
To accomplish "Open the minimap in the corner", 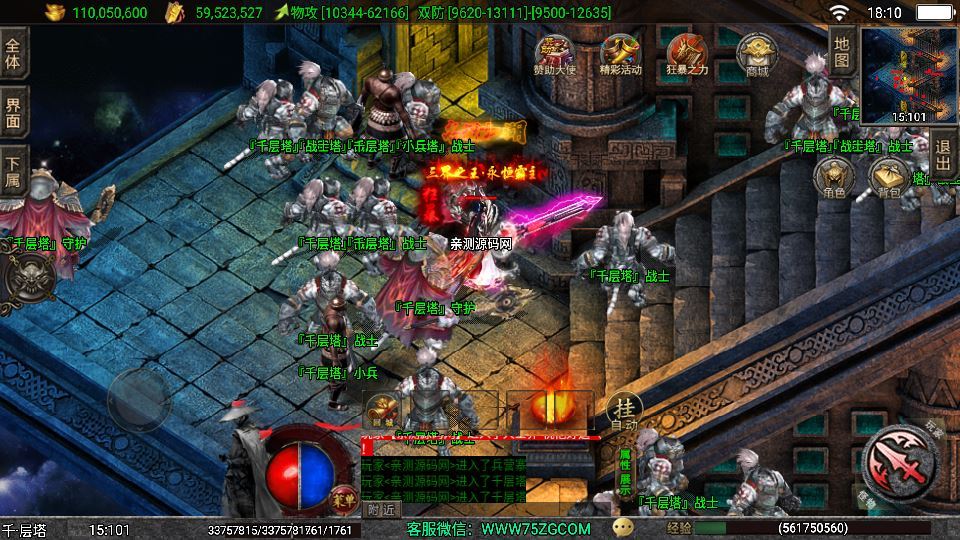I will coord(908,75).
